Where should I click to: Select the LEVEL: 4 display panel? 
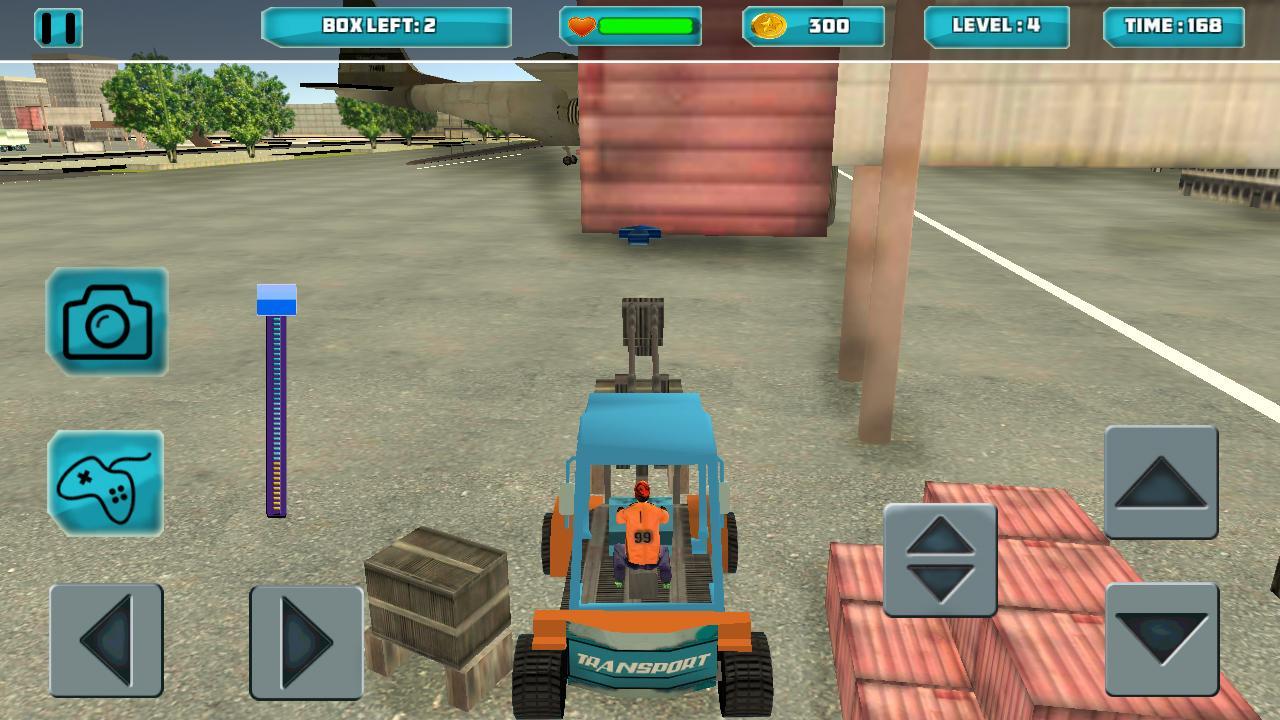click(x=996, y=24)
